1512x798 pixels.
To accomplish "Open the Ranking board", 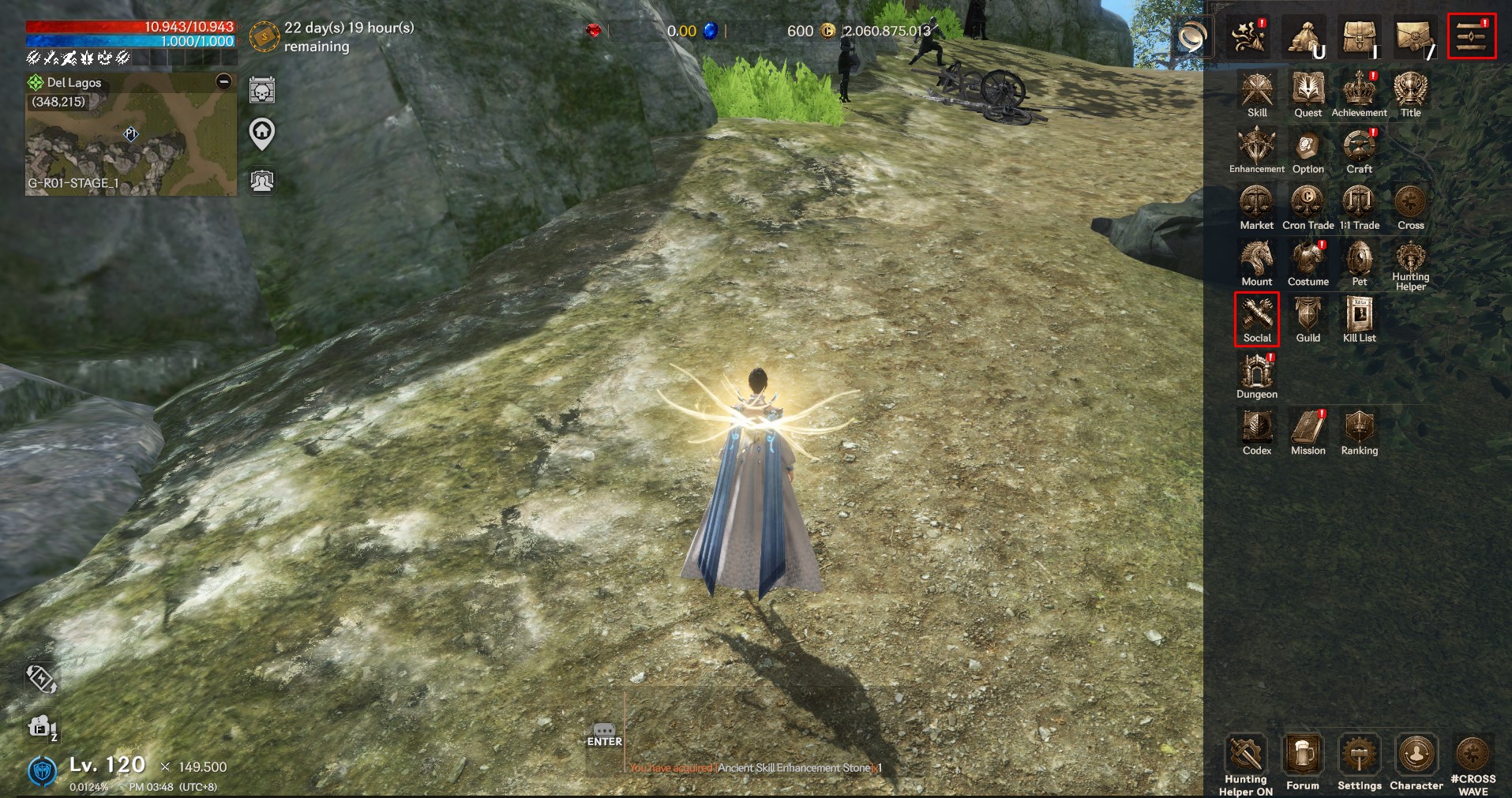I will (x=1359, y=430).
